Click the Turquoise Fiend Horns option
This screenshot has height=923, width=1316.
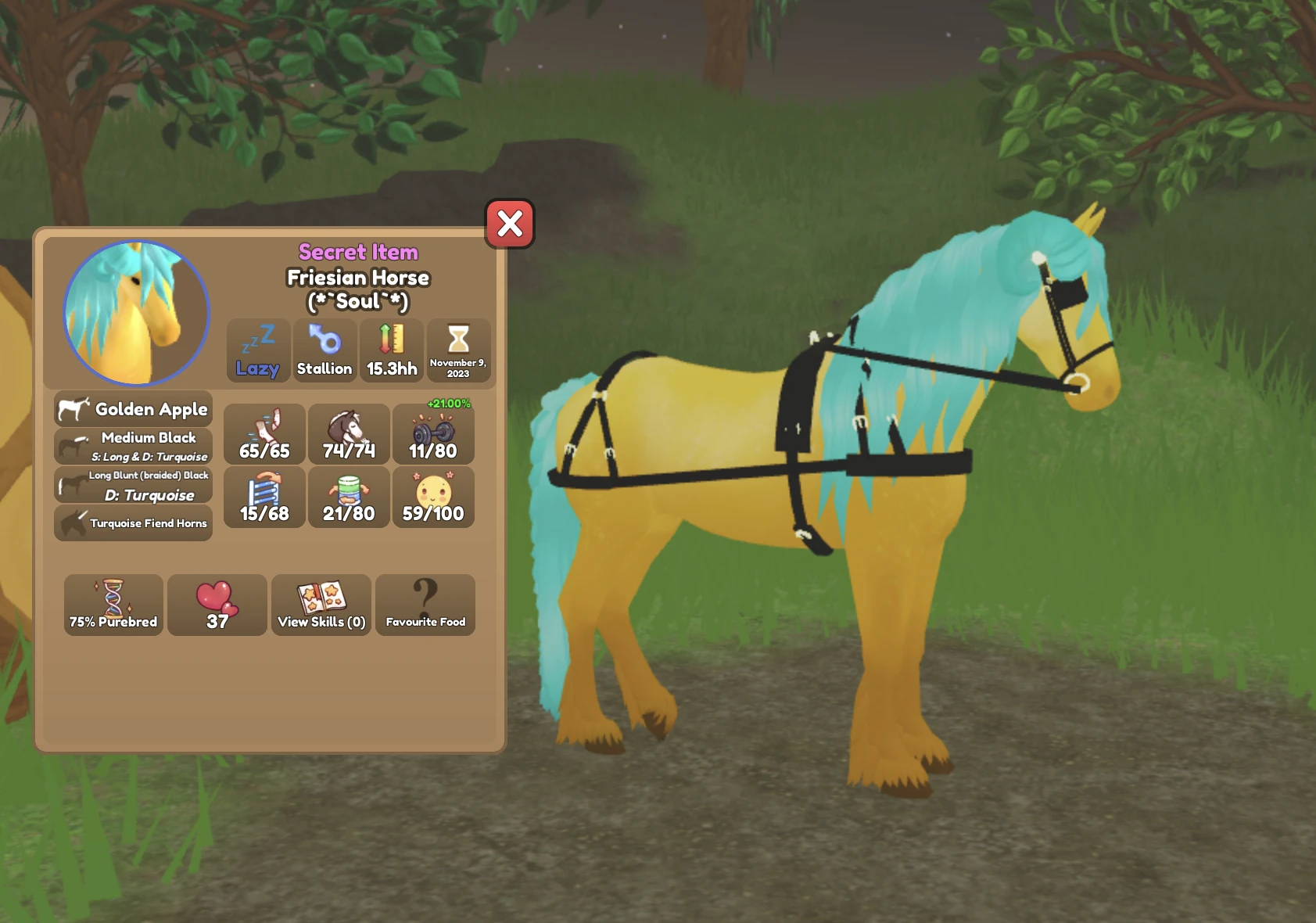click(x=132, y=523)
